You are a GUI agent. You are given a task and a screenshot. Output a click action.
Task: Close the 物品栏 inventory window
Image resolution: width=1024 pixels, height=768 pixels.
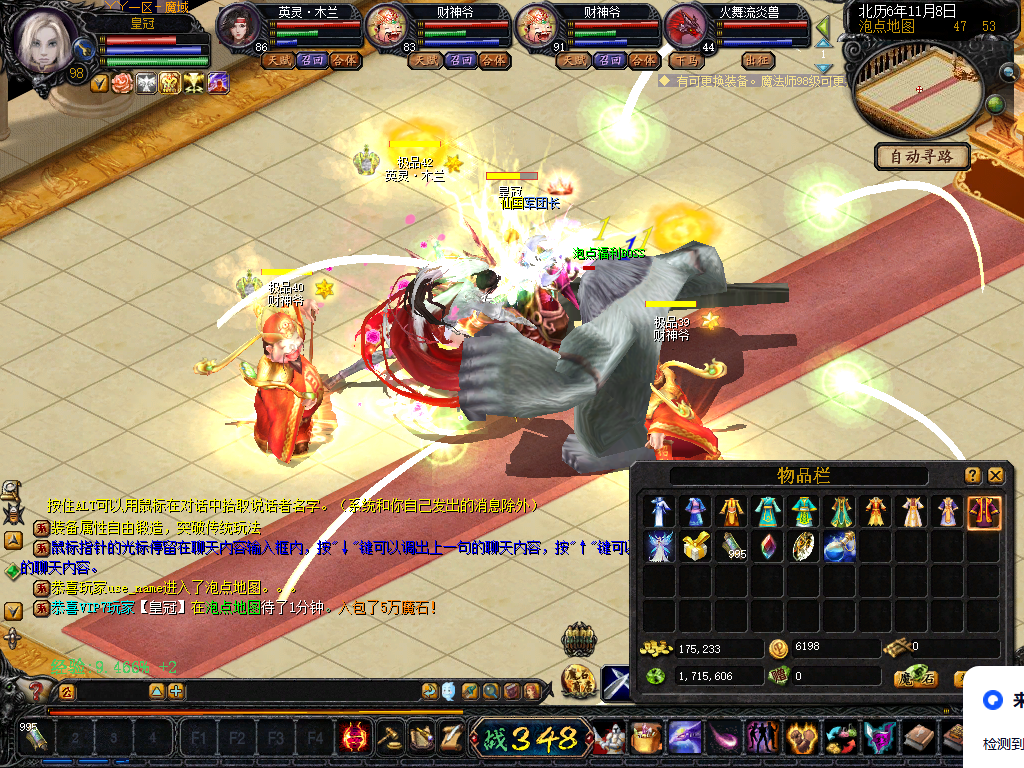coord(995,476)
